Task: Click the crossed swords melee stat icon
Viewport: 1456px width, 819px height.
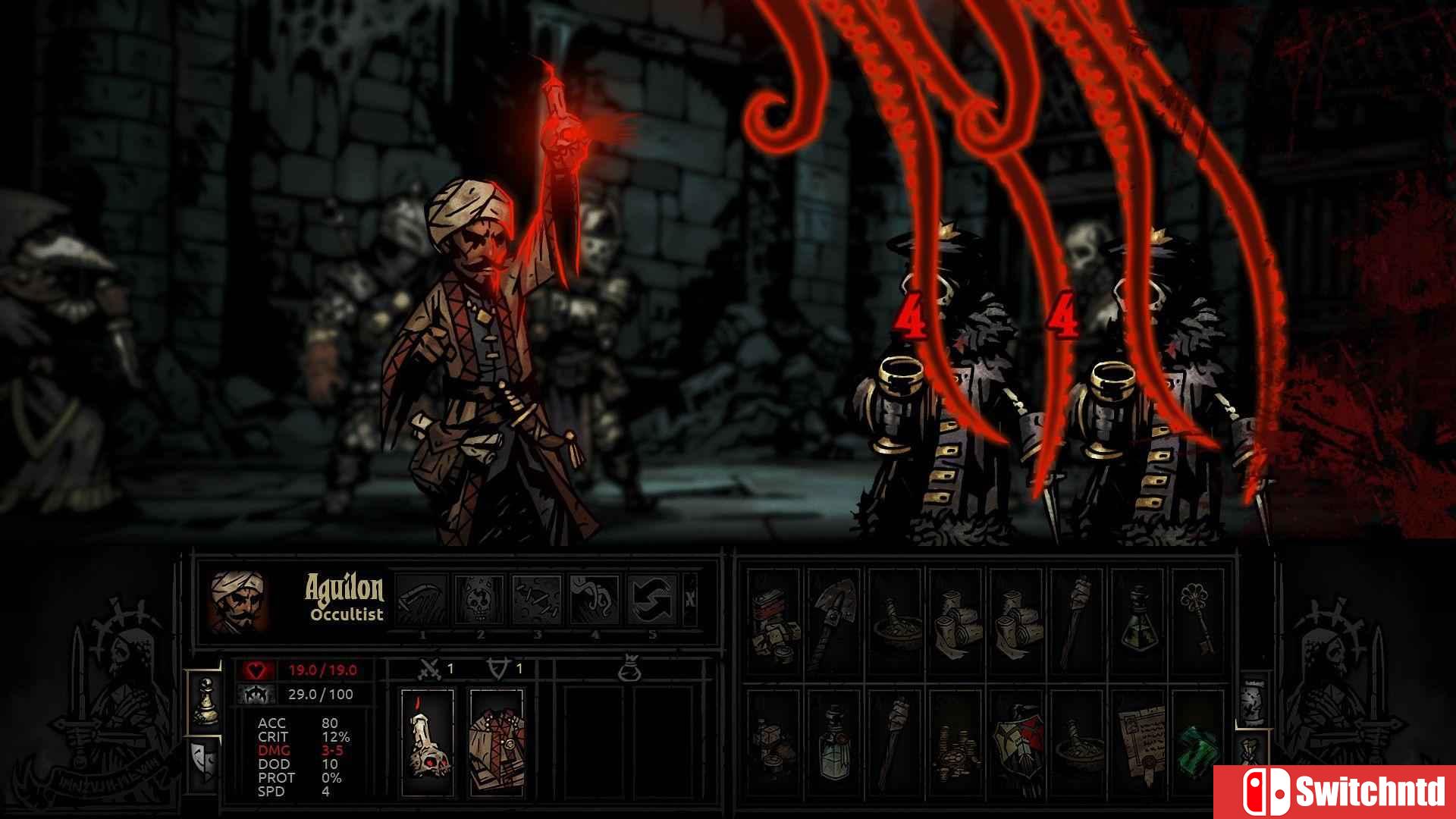Action: tap(431, 668)
